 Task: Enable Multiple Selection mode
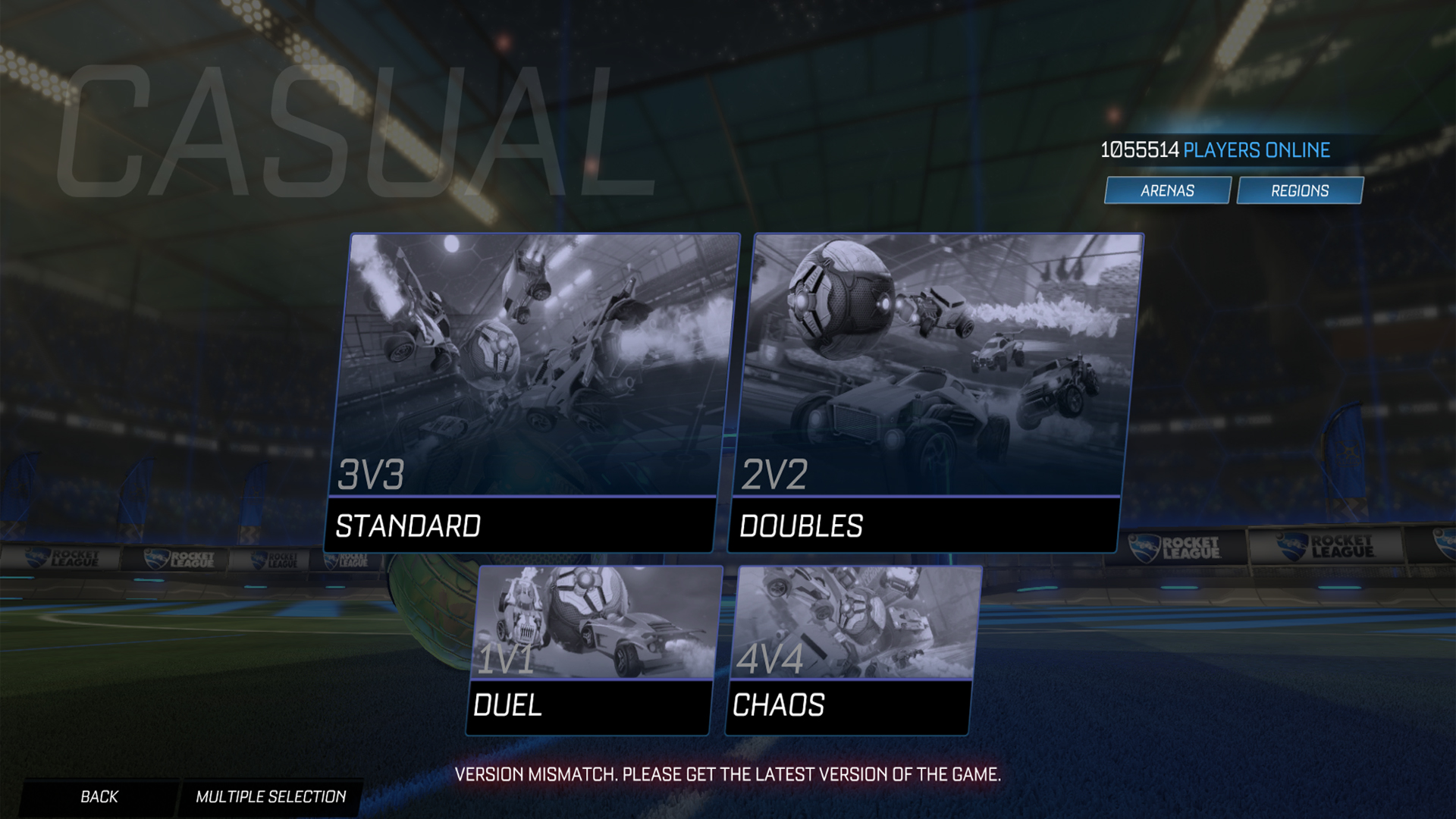(x=272, y=796)
